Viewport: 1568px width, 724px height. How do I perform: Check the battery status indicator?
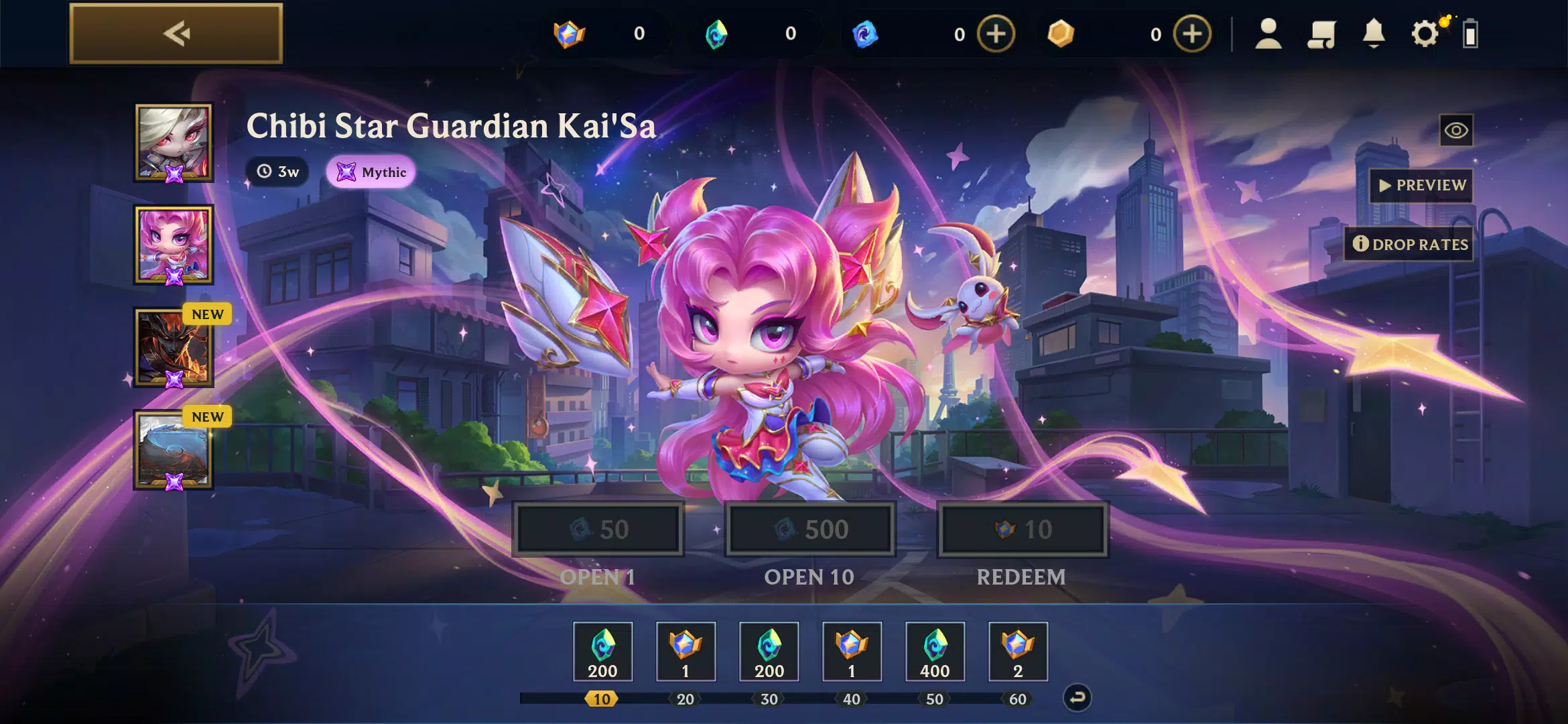point(1470,35)
